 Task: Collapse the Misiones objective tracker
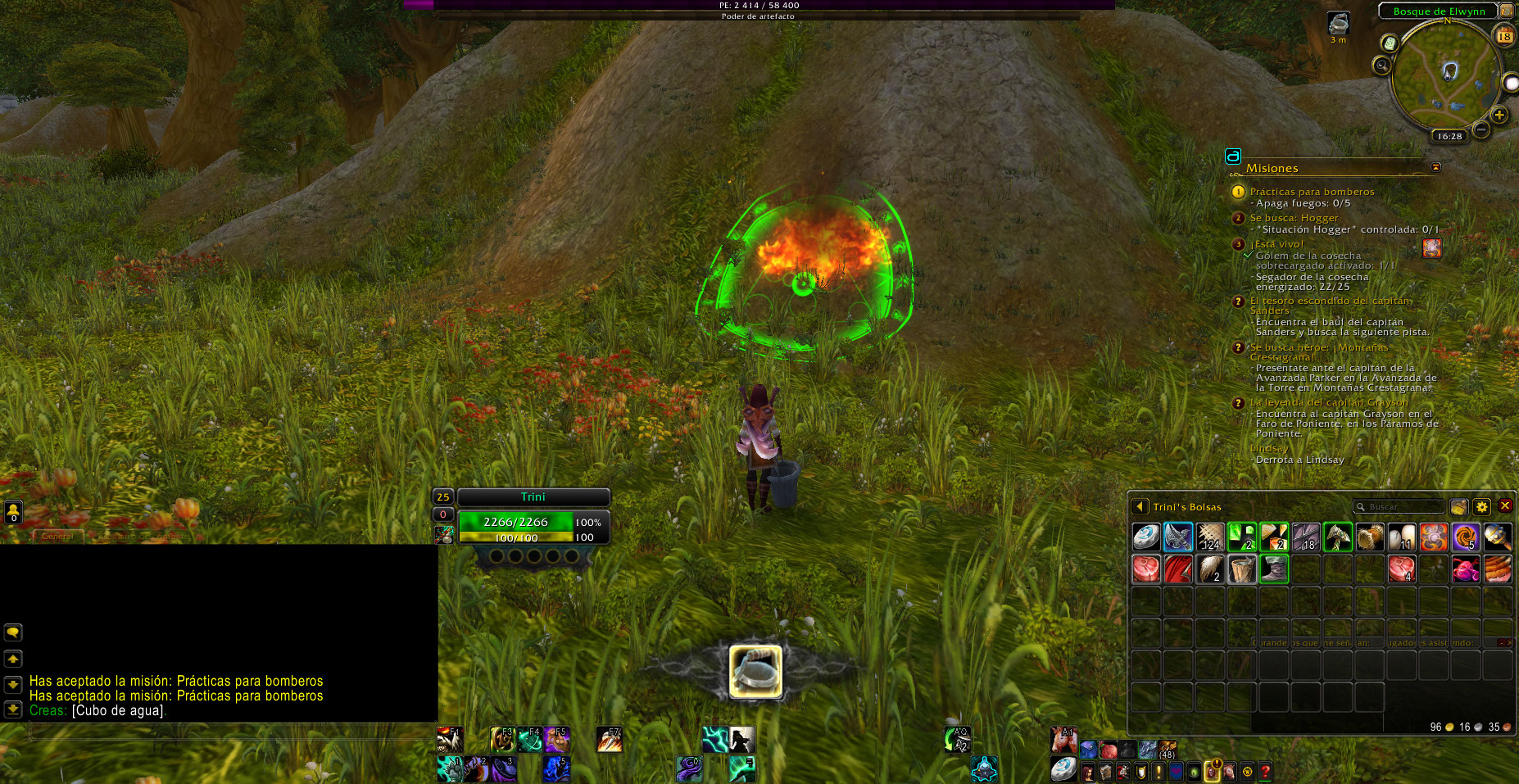coord(1435,167)
